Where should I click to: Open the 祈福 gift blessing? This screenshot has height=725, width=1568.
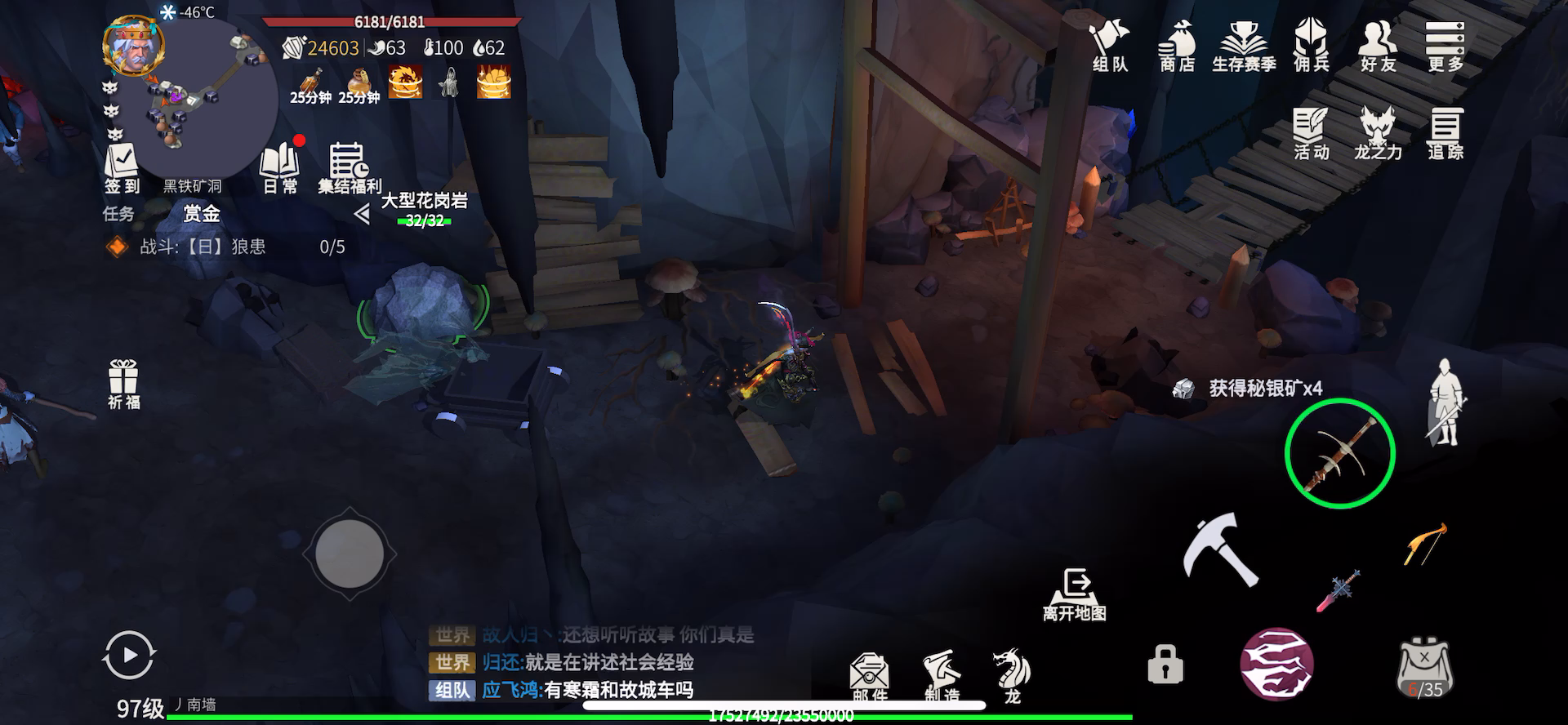click(x=123, y=384)
